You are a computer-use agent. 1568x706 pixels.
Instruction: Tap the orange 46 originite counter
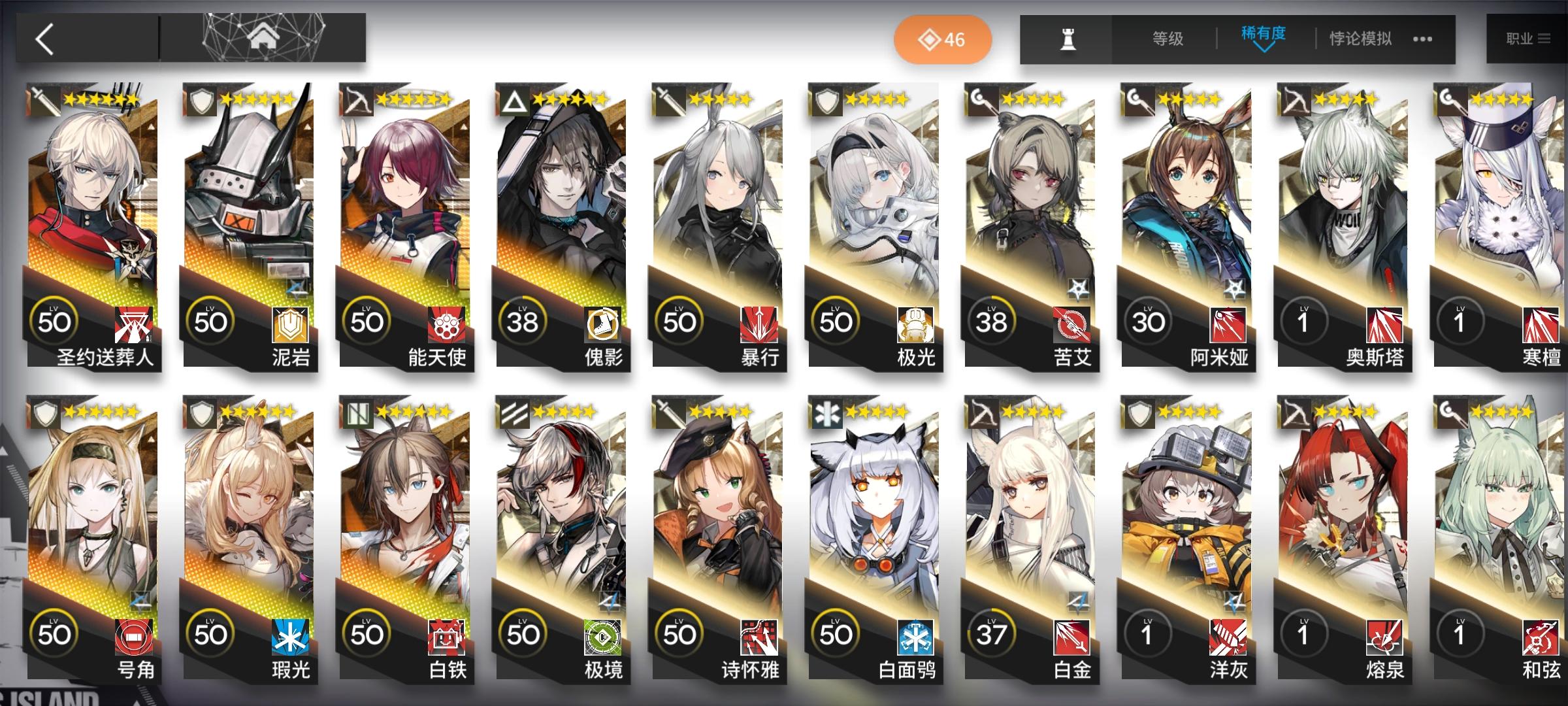coord(942,39)
